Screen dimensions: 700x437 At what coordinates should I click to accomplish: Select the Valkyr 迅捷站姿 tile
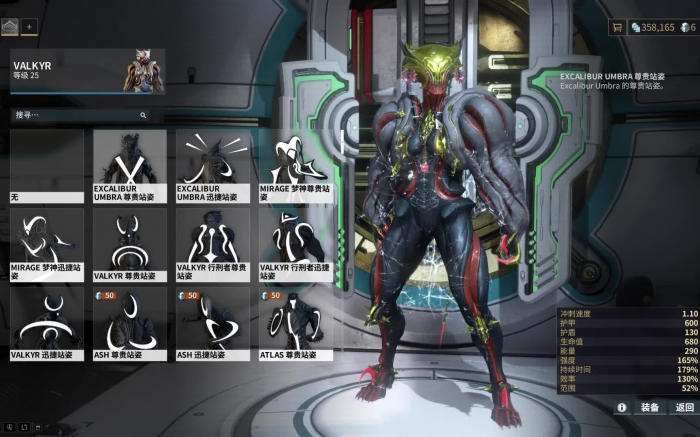coord(47,324)
